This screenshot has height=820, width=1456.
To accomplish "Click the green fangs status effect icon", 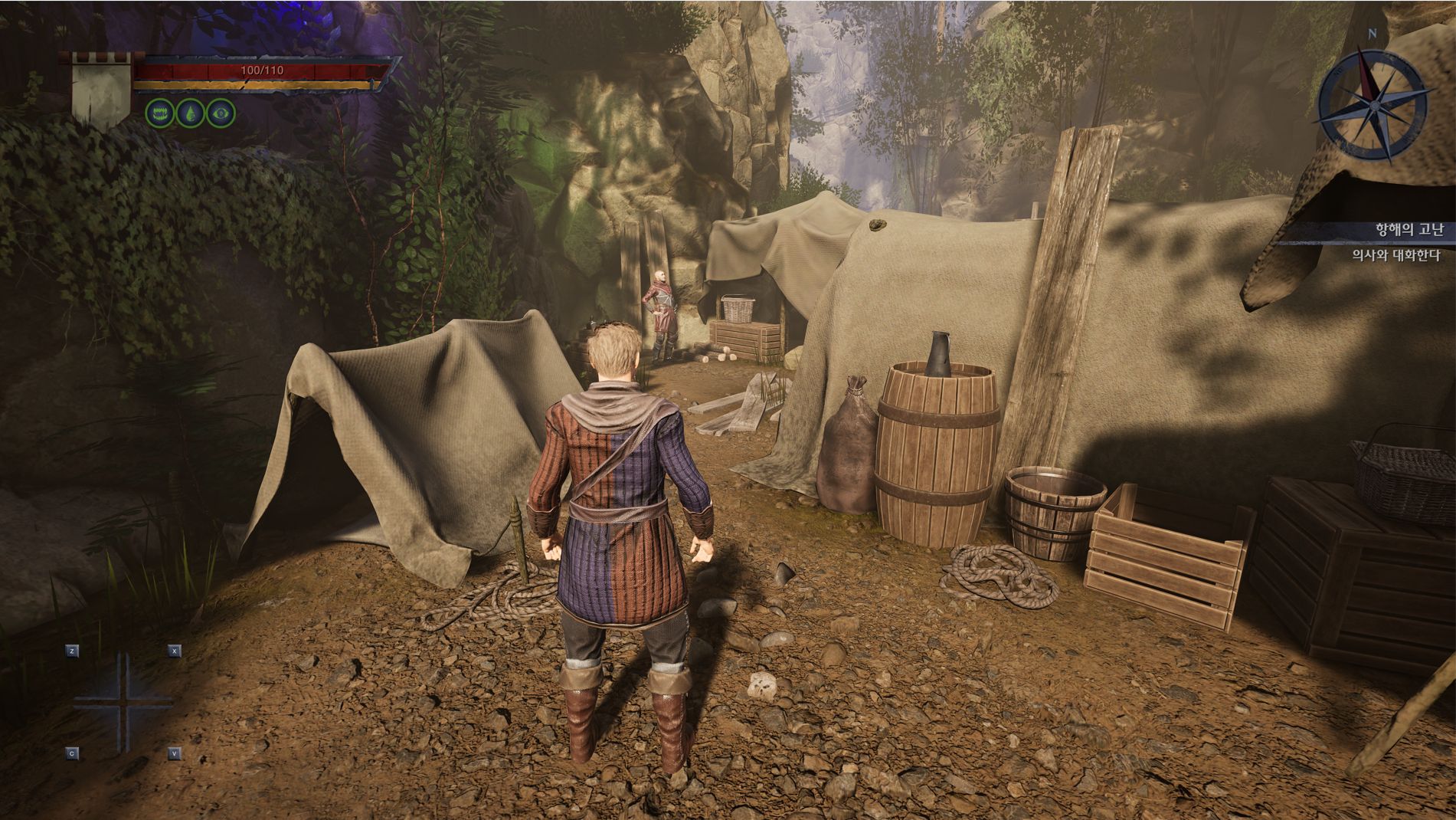I will pyautogui.click(x=159, y=113).
